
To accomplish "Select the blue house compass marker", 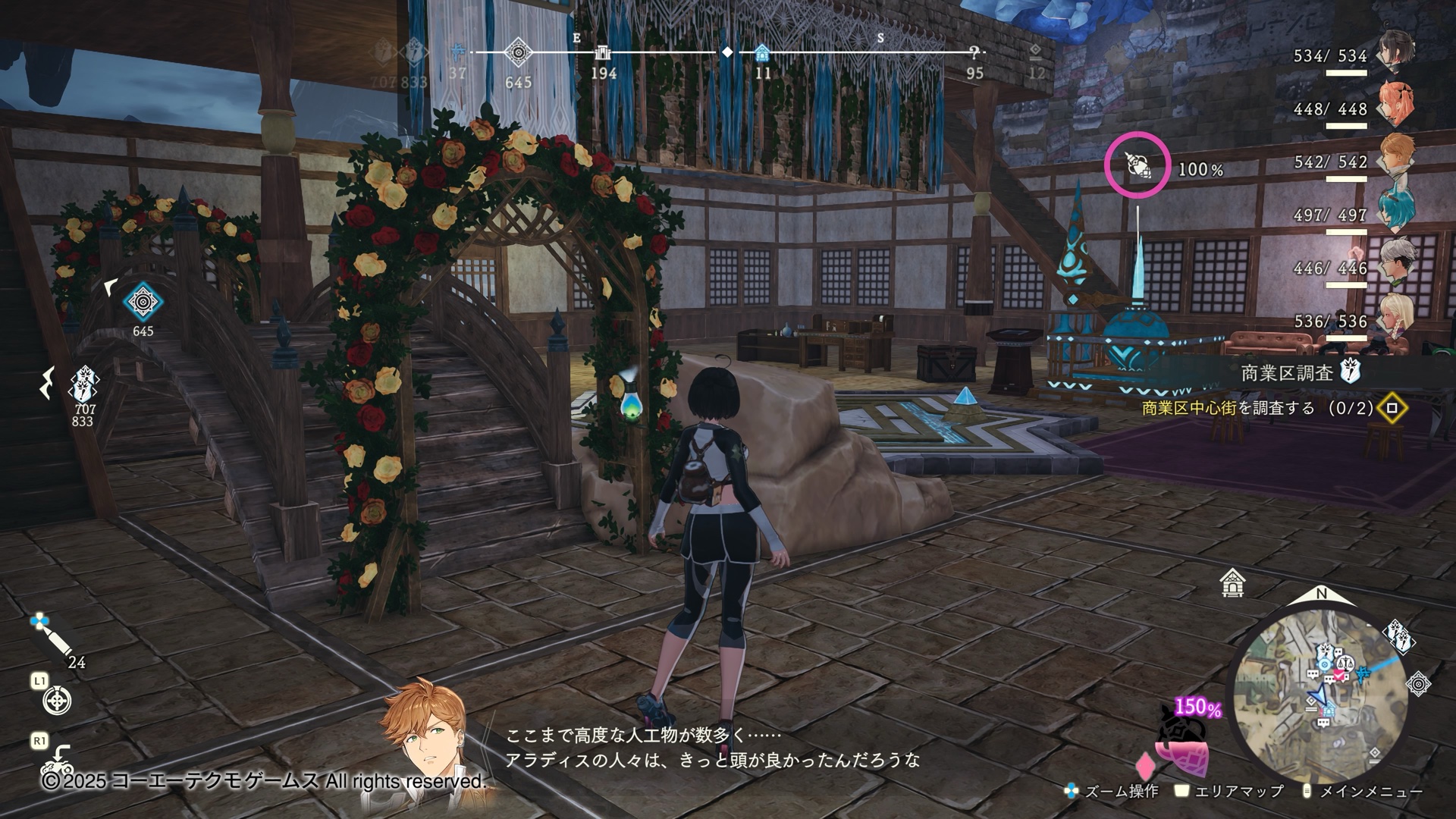I will click(763, 52).
